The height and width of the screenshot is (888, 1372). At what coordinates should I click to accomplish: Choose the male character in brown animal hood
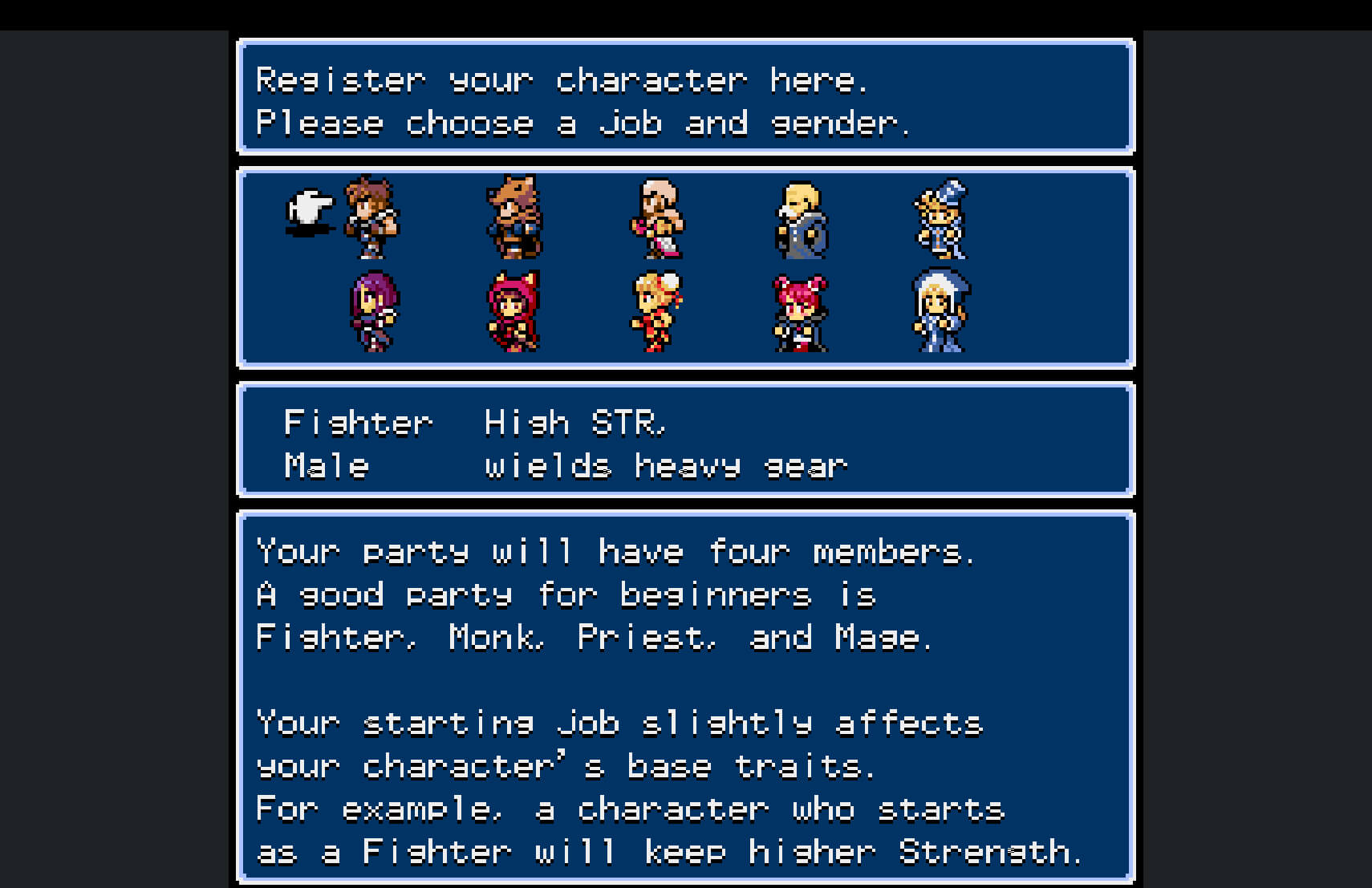coord(514,217)
